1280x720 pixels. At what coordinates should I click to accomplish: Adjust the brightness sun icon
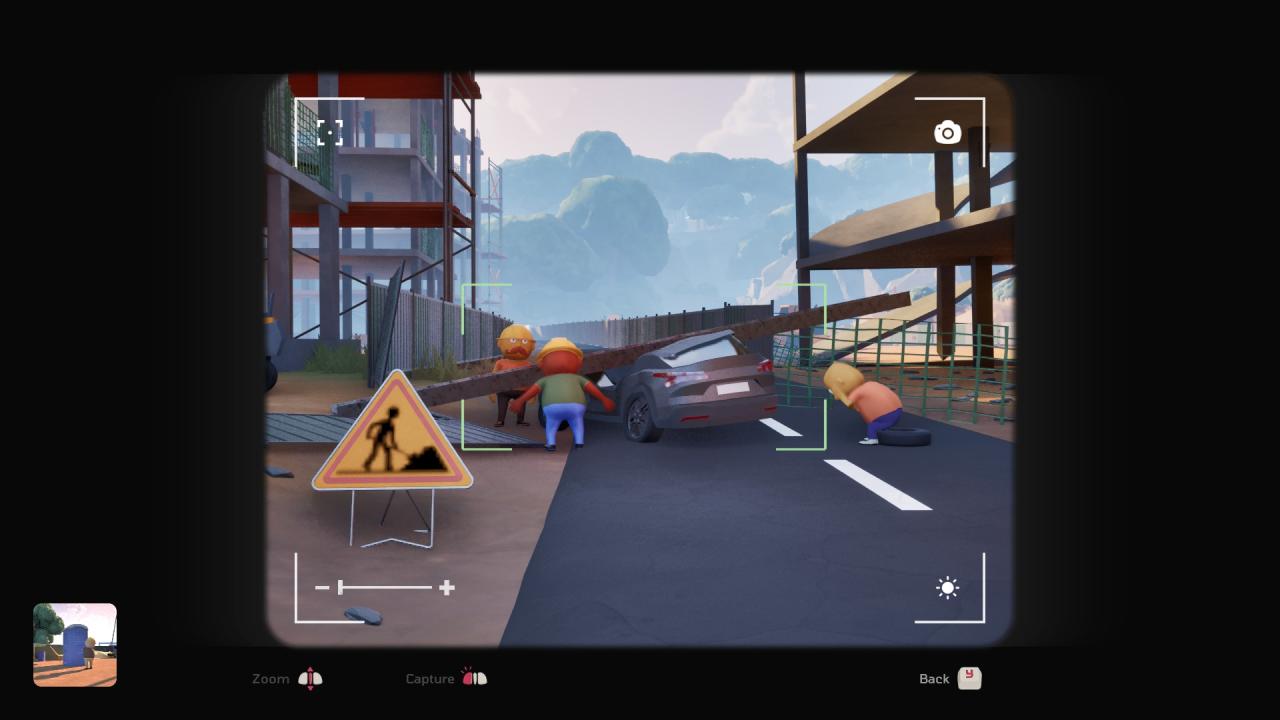coord(947,588)
